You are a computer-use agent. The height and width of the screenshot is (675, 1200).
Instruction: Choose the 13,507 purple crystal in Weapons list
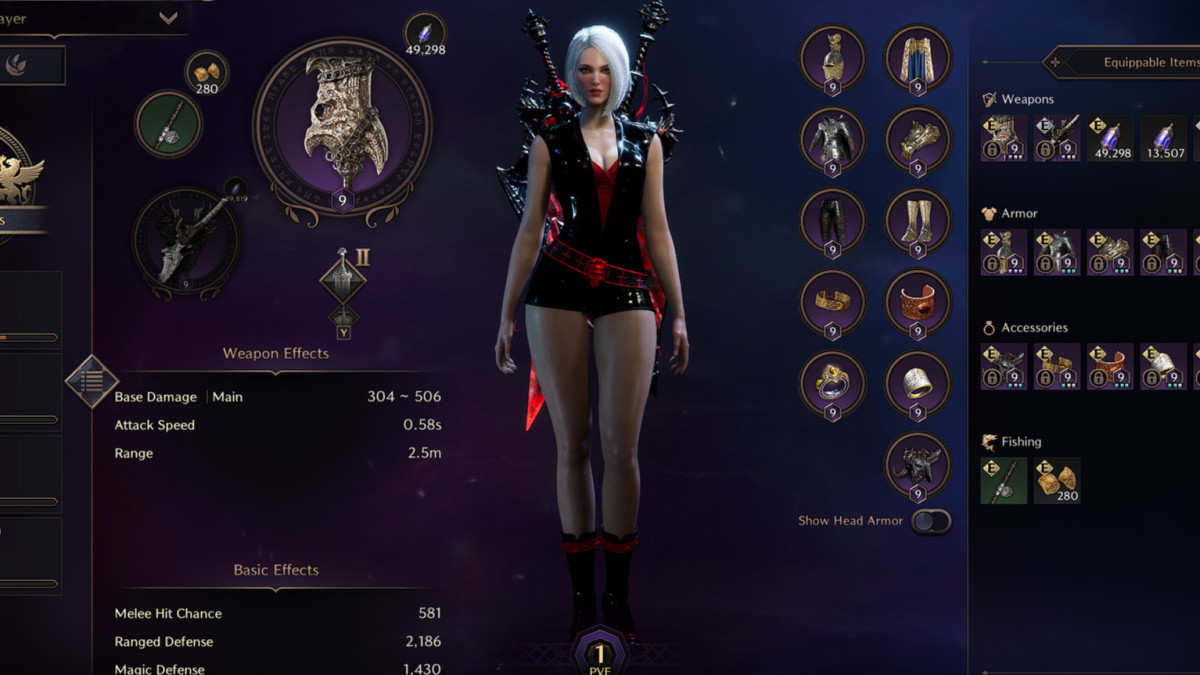coord(1164,138)
